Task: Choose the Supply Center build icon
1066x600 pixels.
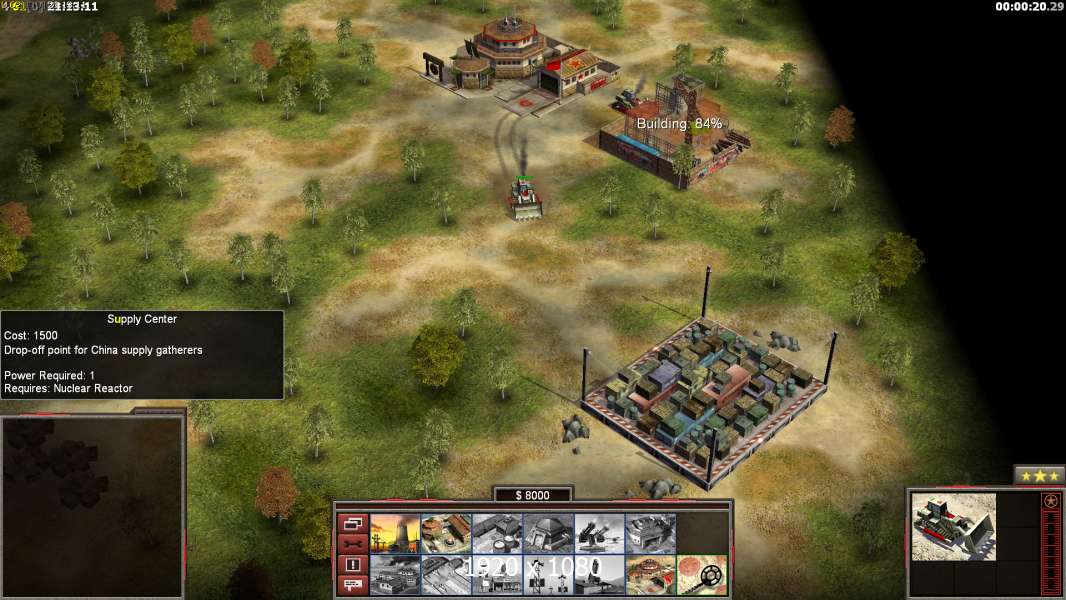Action: coord(497,533)
